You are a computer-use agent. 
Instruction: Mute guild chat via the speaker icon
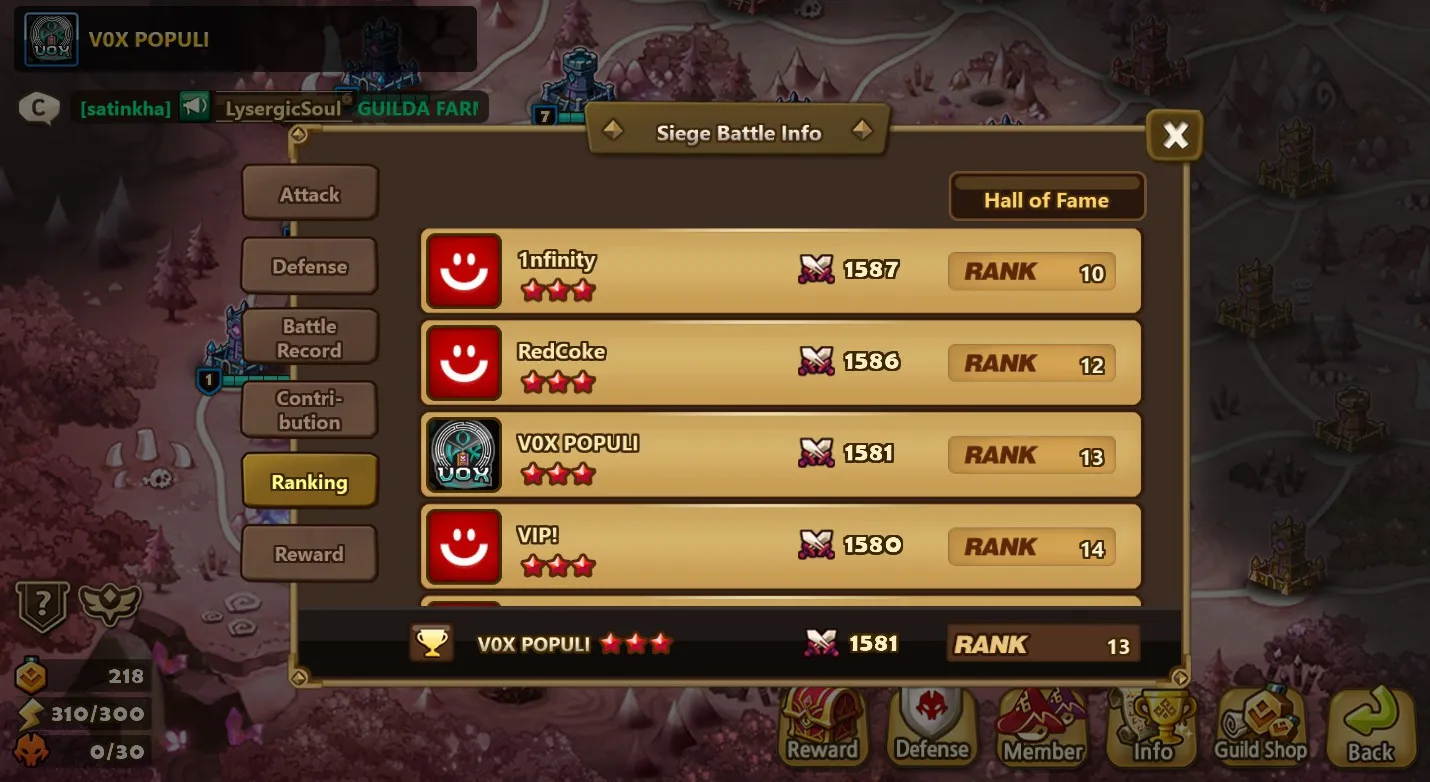196,105
